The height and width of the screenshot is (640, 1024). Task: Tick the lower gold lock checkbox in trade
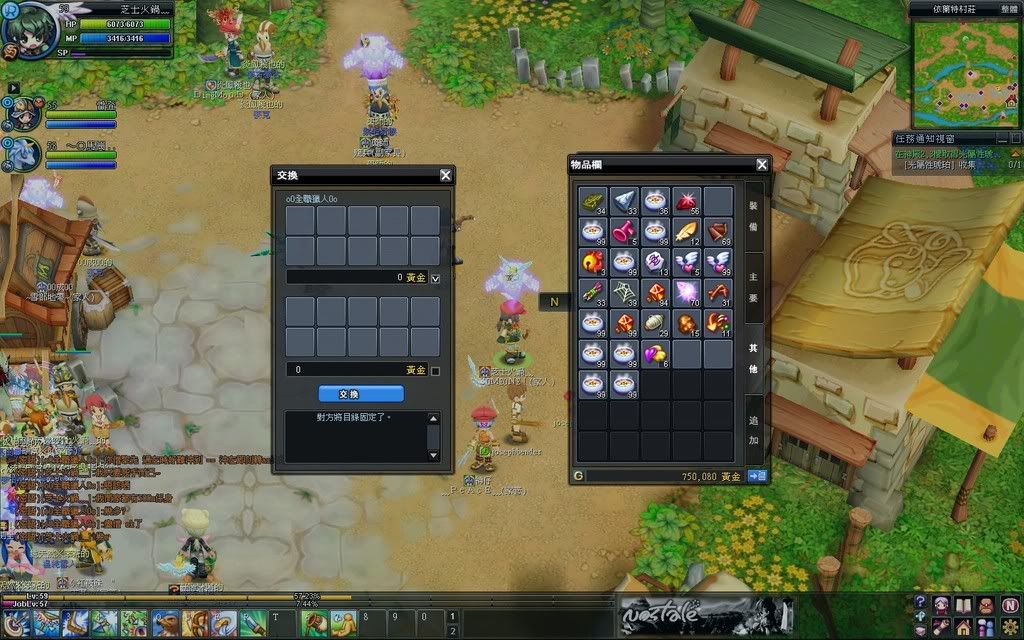tap(435, 371)
